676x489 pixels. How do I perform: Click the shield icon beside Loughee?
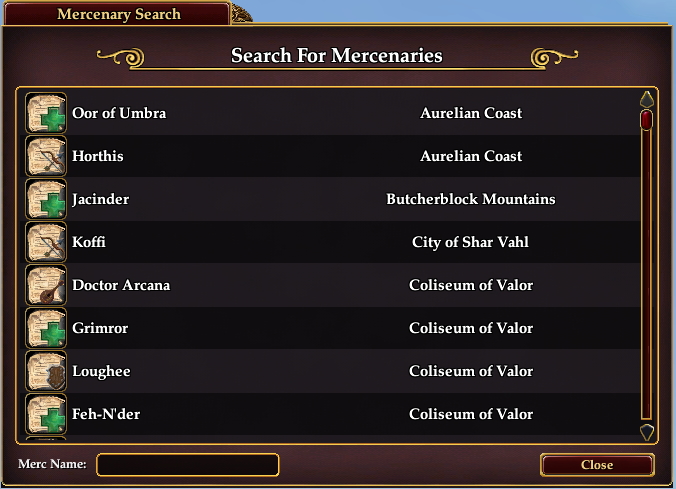coord(45,372)
